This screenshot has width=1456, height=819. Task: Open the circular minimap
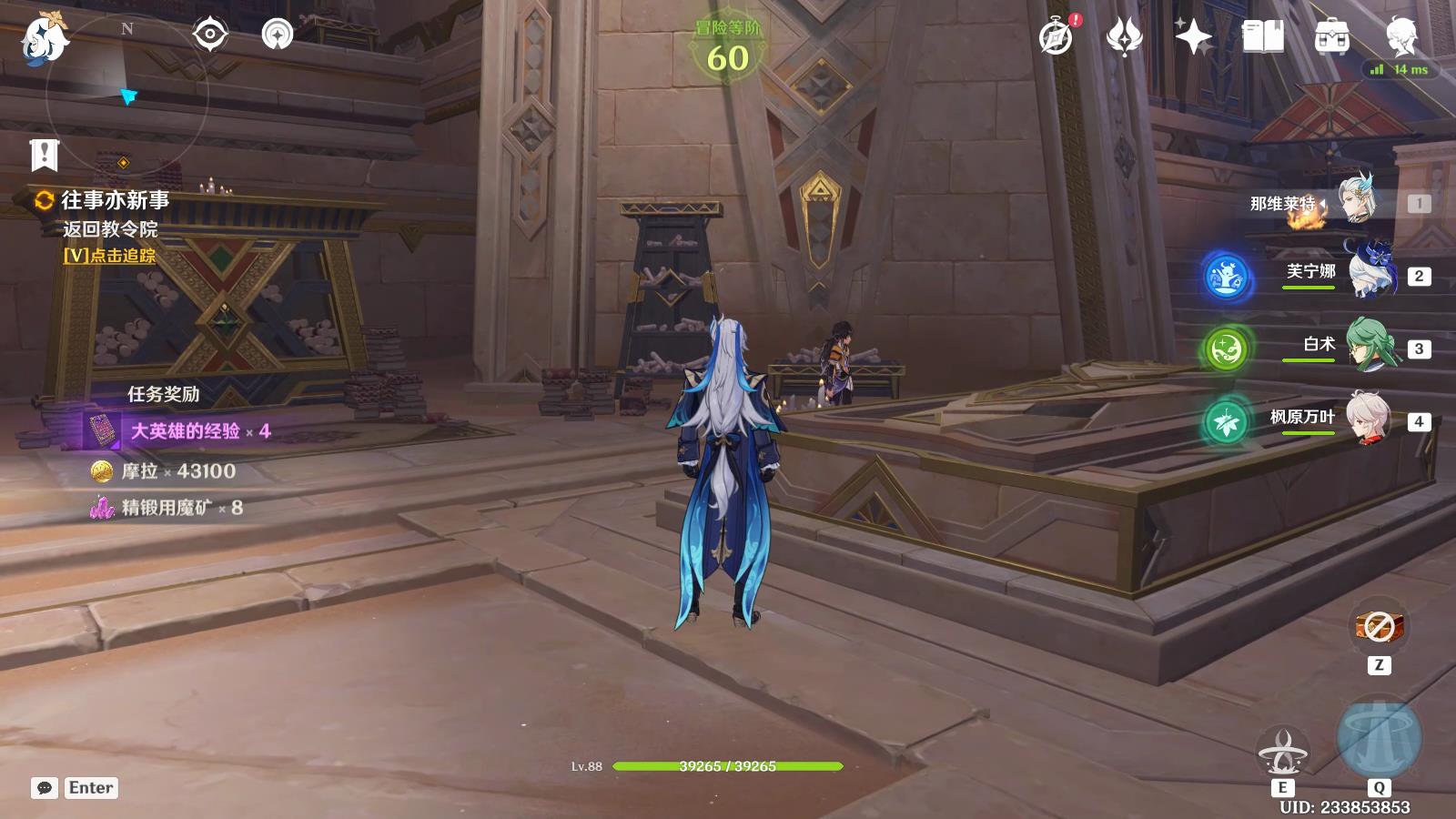[x=126, y=94]
